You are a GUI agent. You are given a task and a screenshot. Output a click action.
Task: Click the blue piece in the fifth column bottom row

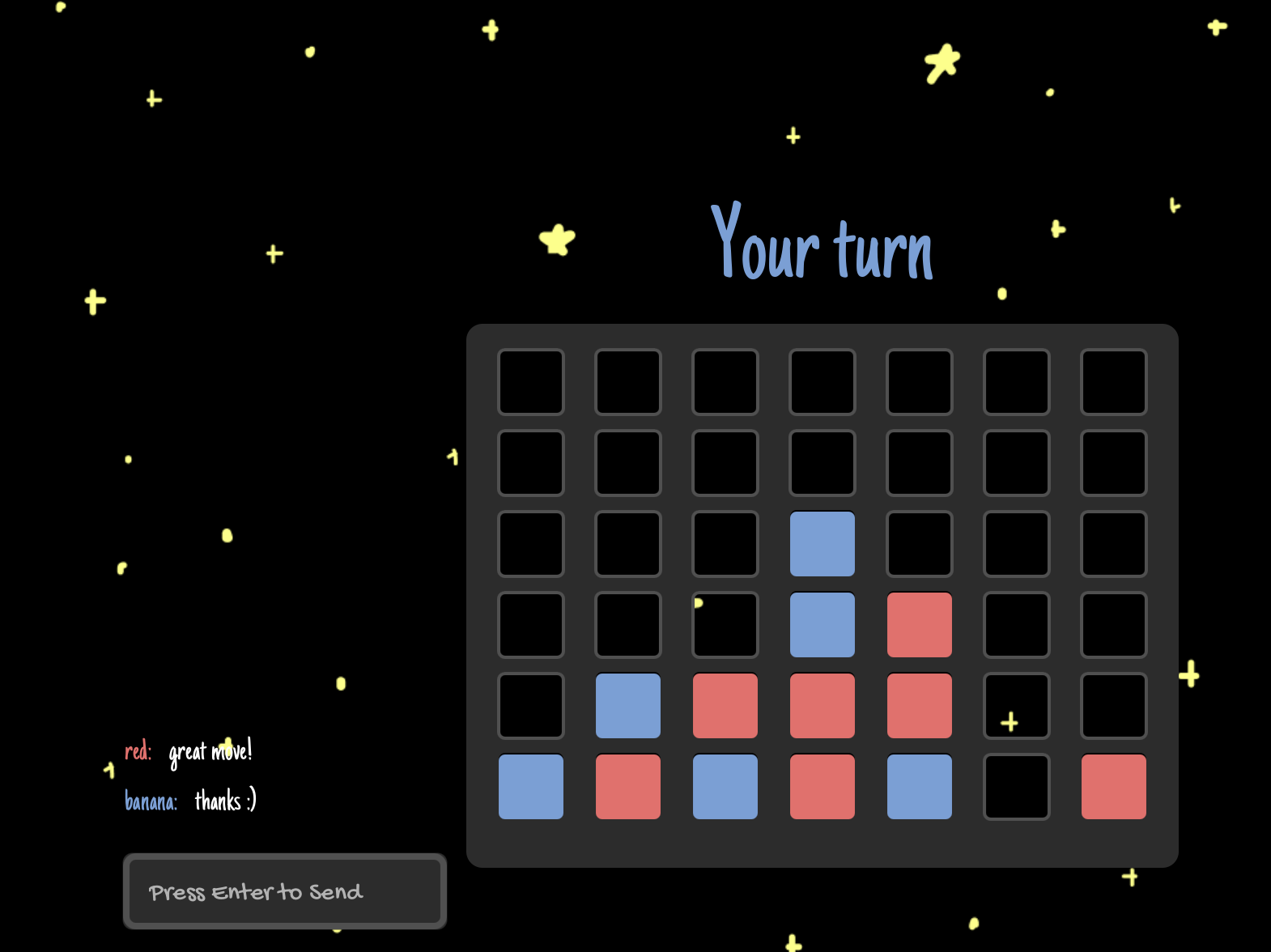(919, 787)
